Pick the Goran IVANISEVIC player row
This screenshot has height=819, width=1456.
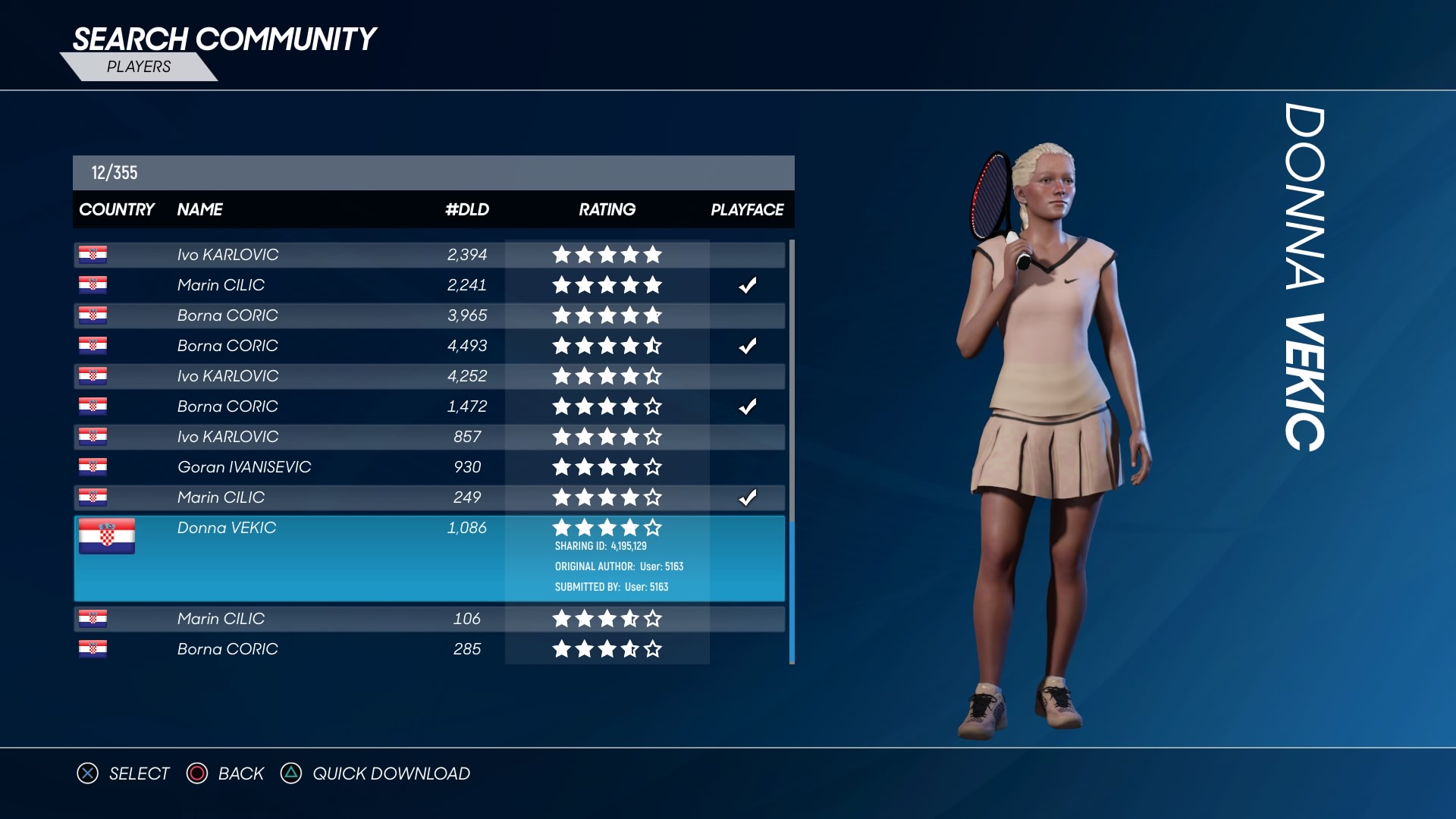pos(428,467)
